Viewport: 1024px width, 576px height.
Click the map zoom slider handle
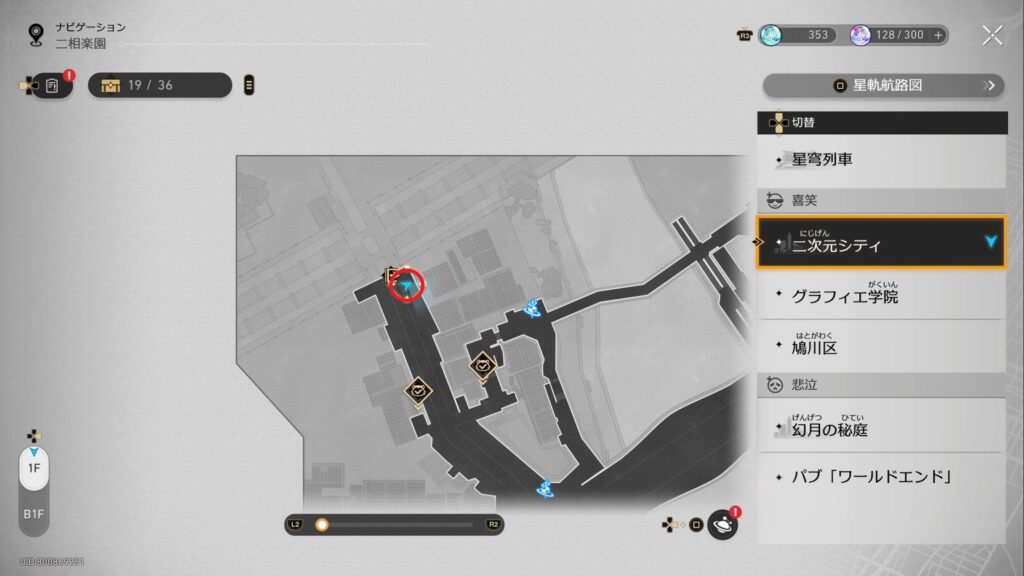point(322,524)
